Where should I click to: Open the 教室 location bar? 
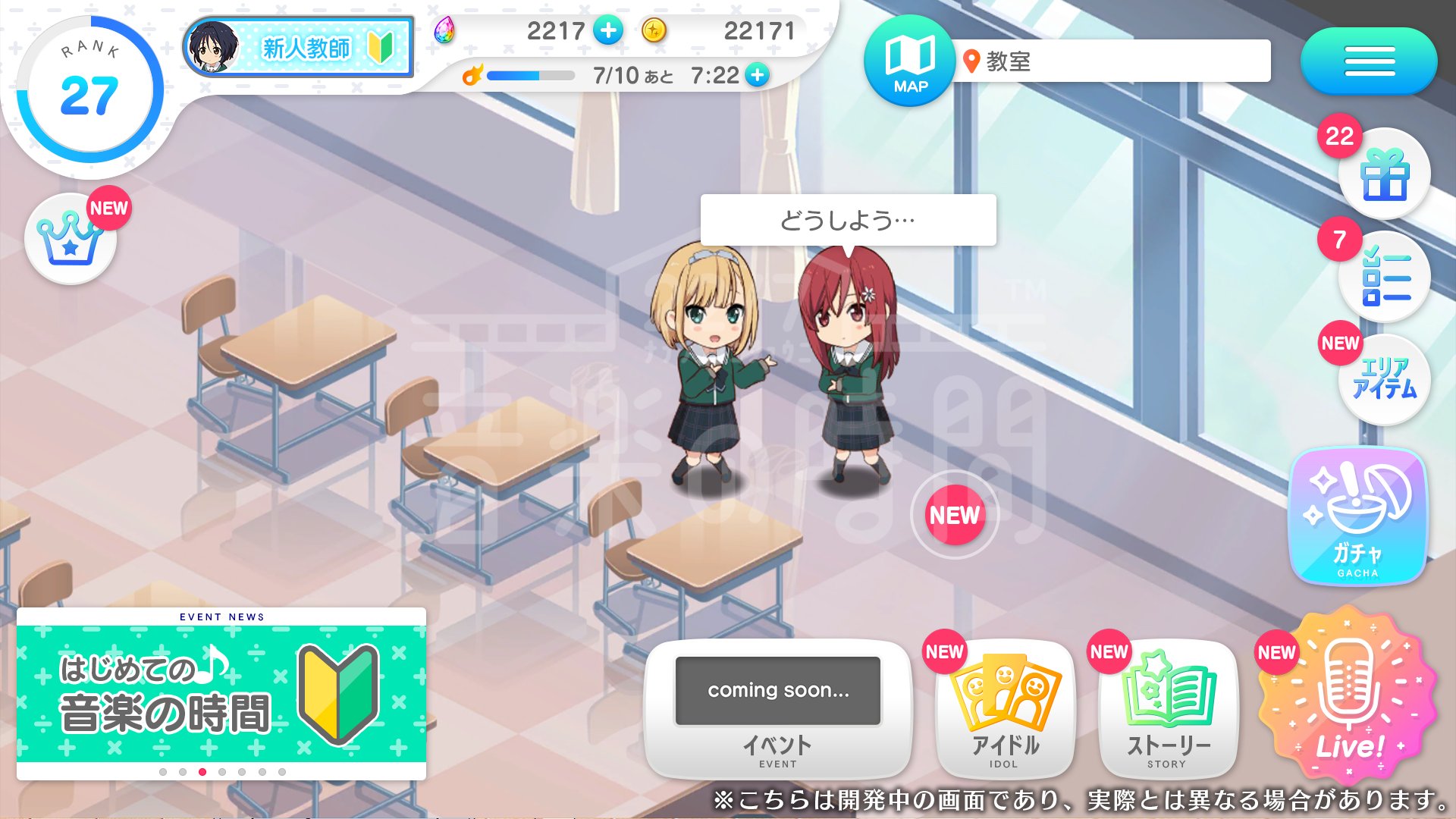click(x=1111, y=61)
